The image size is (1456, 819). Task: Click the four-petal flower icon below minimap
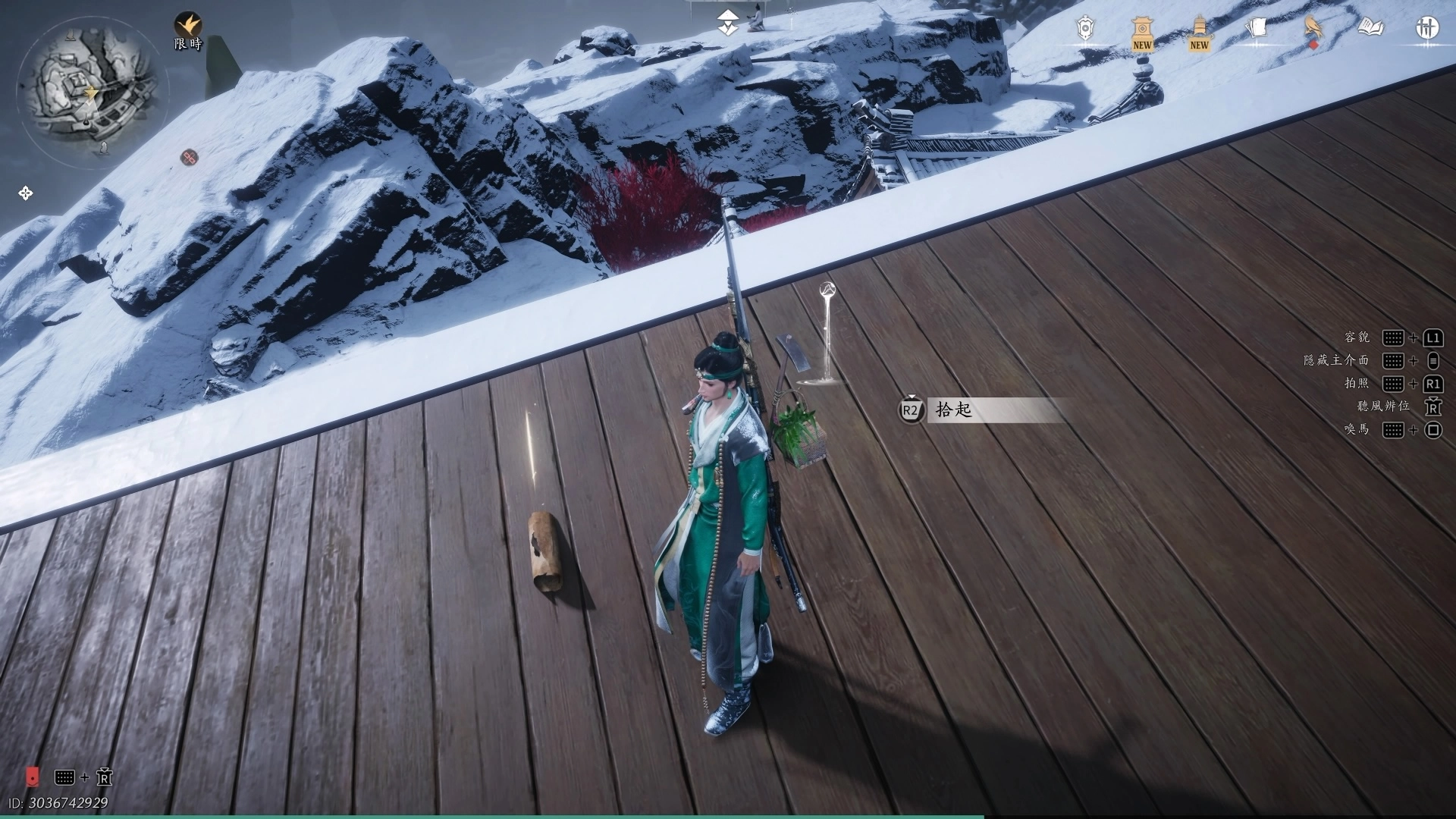click(x=25, y=193)
